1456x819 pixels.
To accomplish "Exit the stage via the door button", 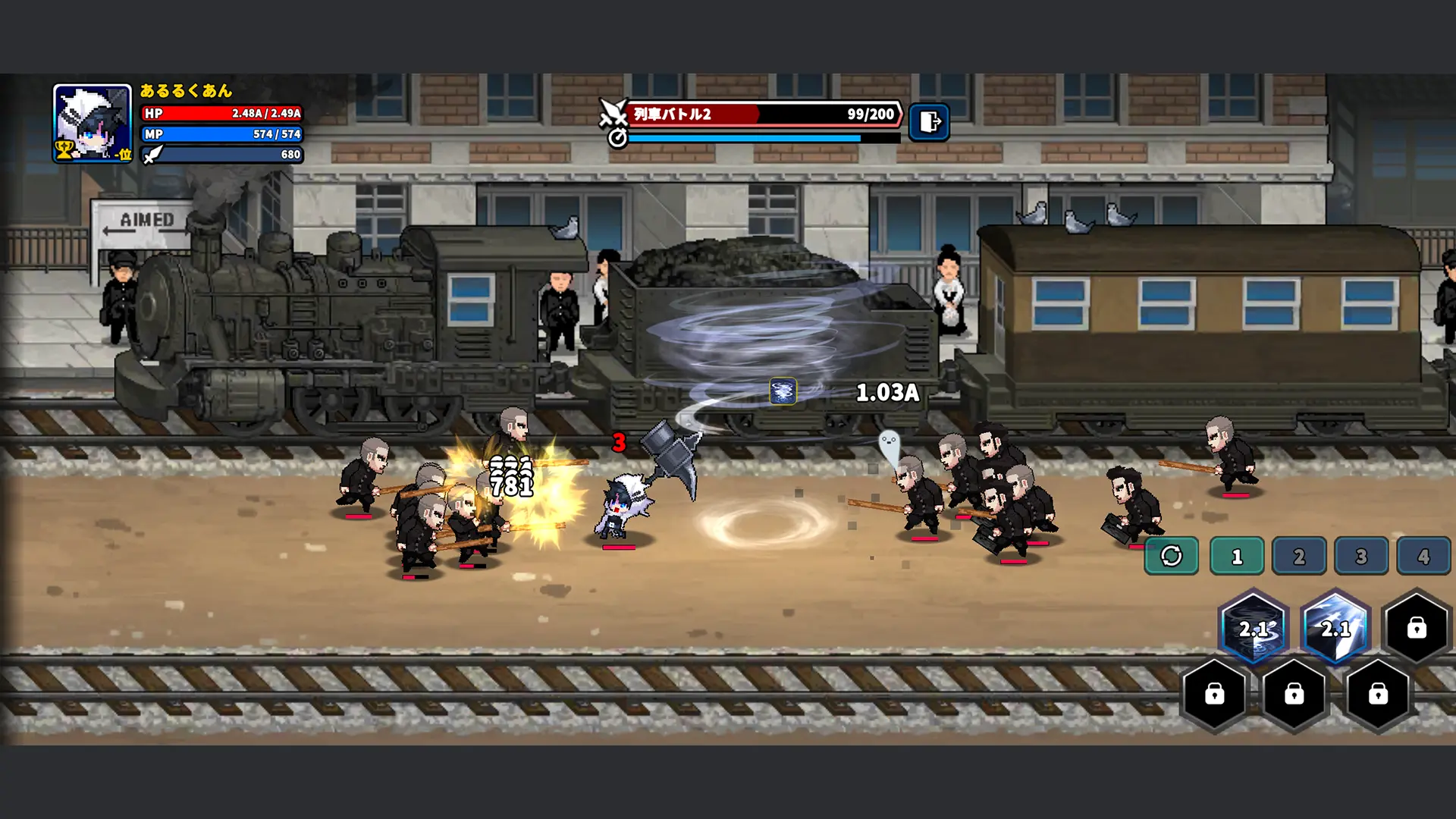I will (x=930, y=121).
